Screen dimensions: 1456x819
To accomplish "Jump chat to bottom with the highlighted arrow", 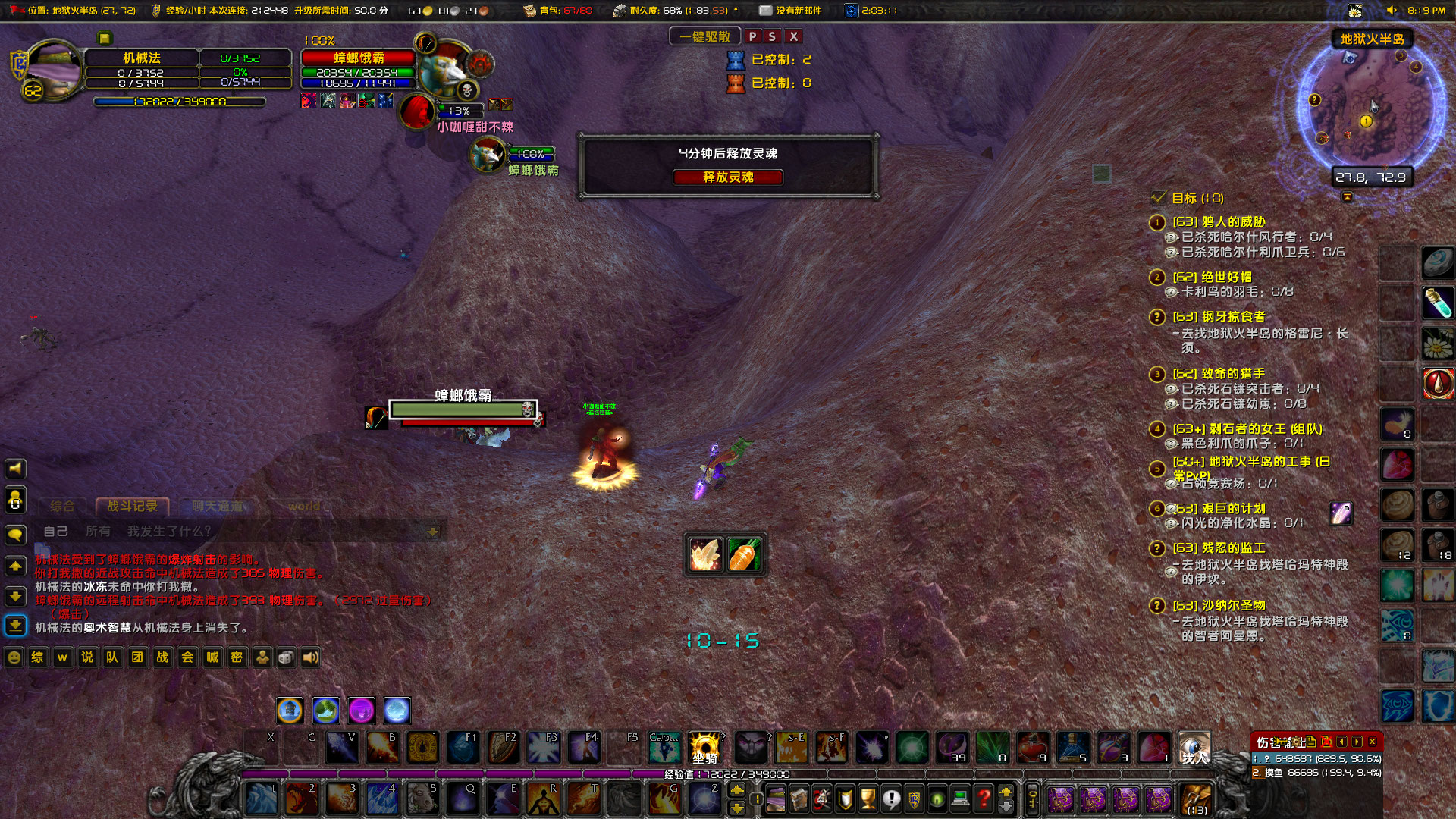I will tap(15, 626).
